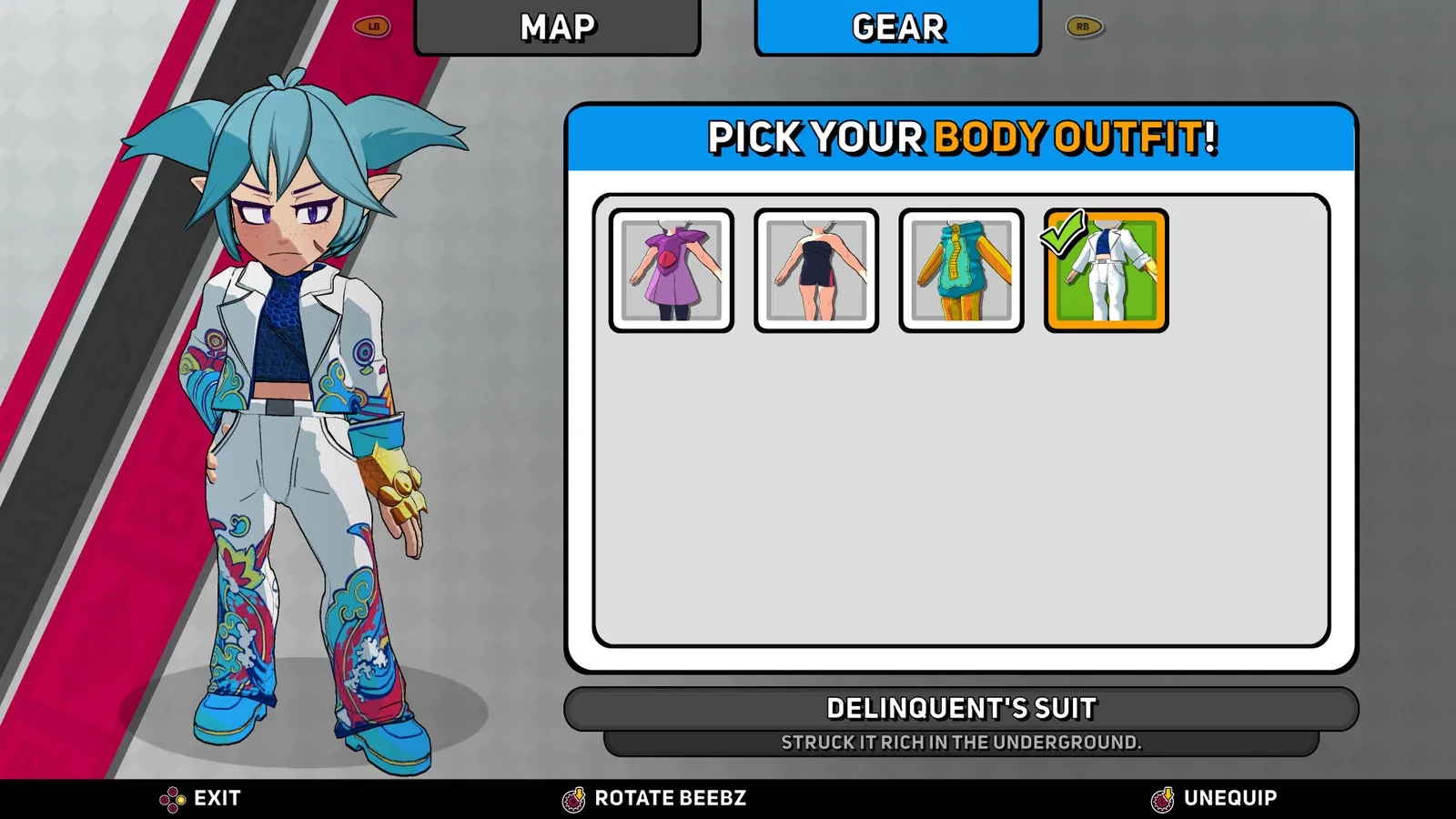Switch to the MAP tab
1456x819 pixels.
pyautogui.click(x=557, y=27)
